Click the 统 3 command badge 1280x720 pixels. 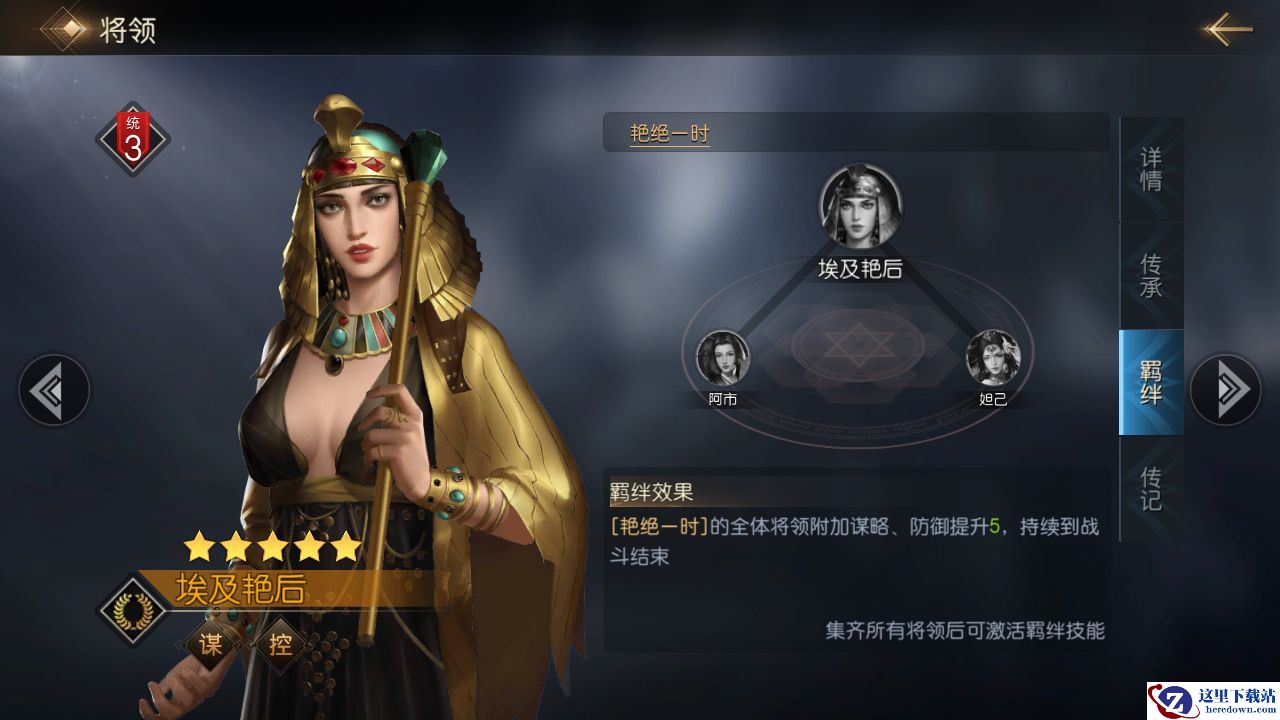132,139
